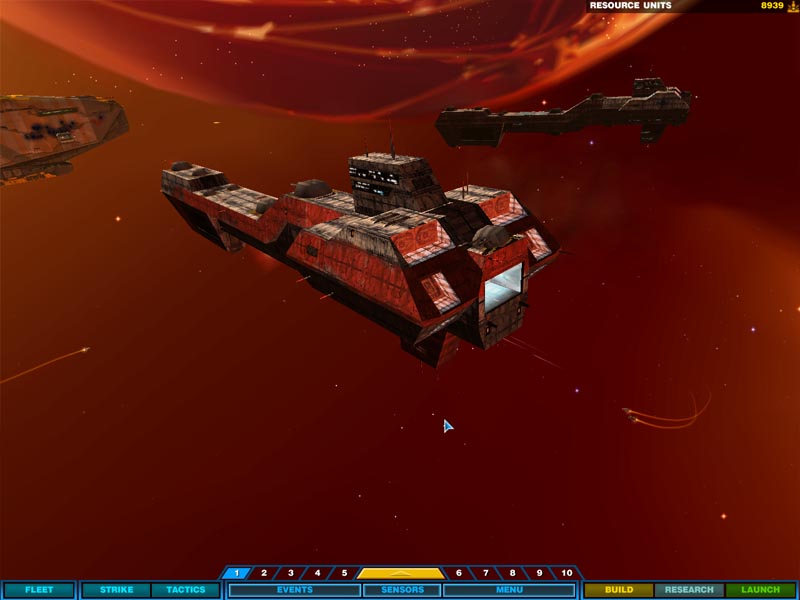Open the Strike groups menu
Screen dimensions: 800x600
click(116, 590)
